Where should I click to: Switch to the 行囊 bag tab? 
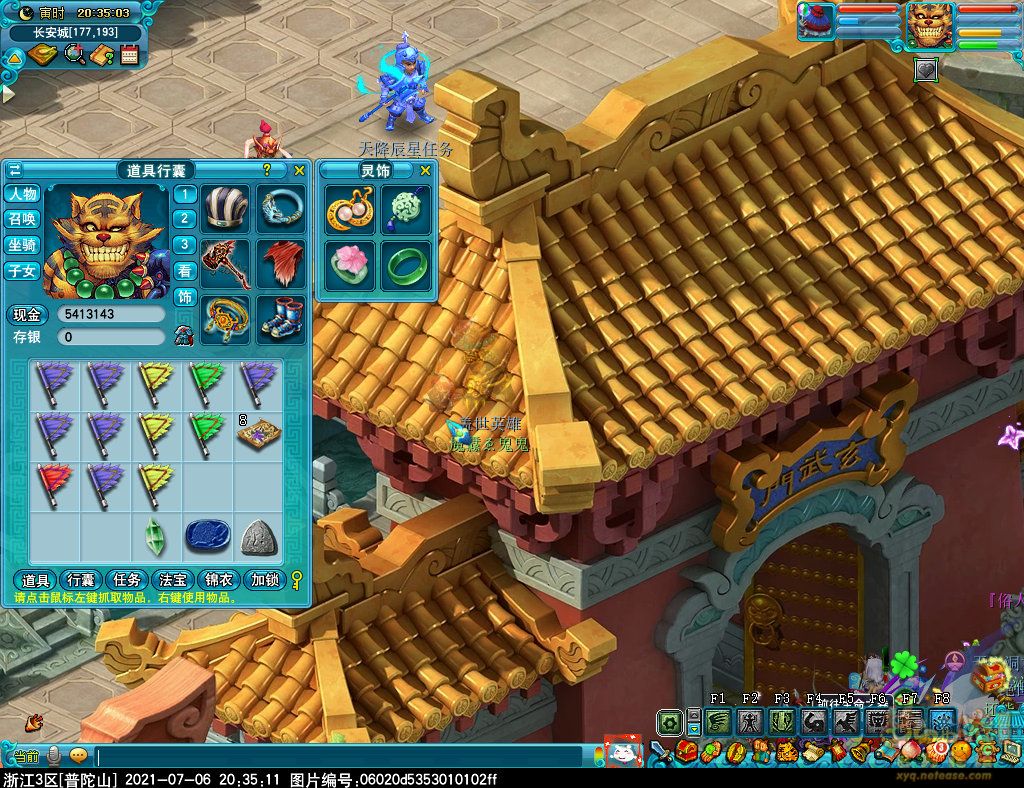(x=81, y=580)
